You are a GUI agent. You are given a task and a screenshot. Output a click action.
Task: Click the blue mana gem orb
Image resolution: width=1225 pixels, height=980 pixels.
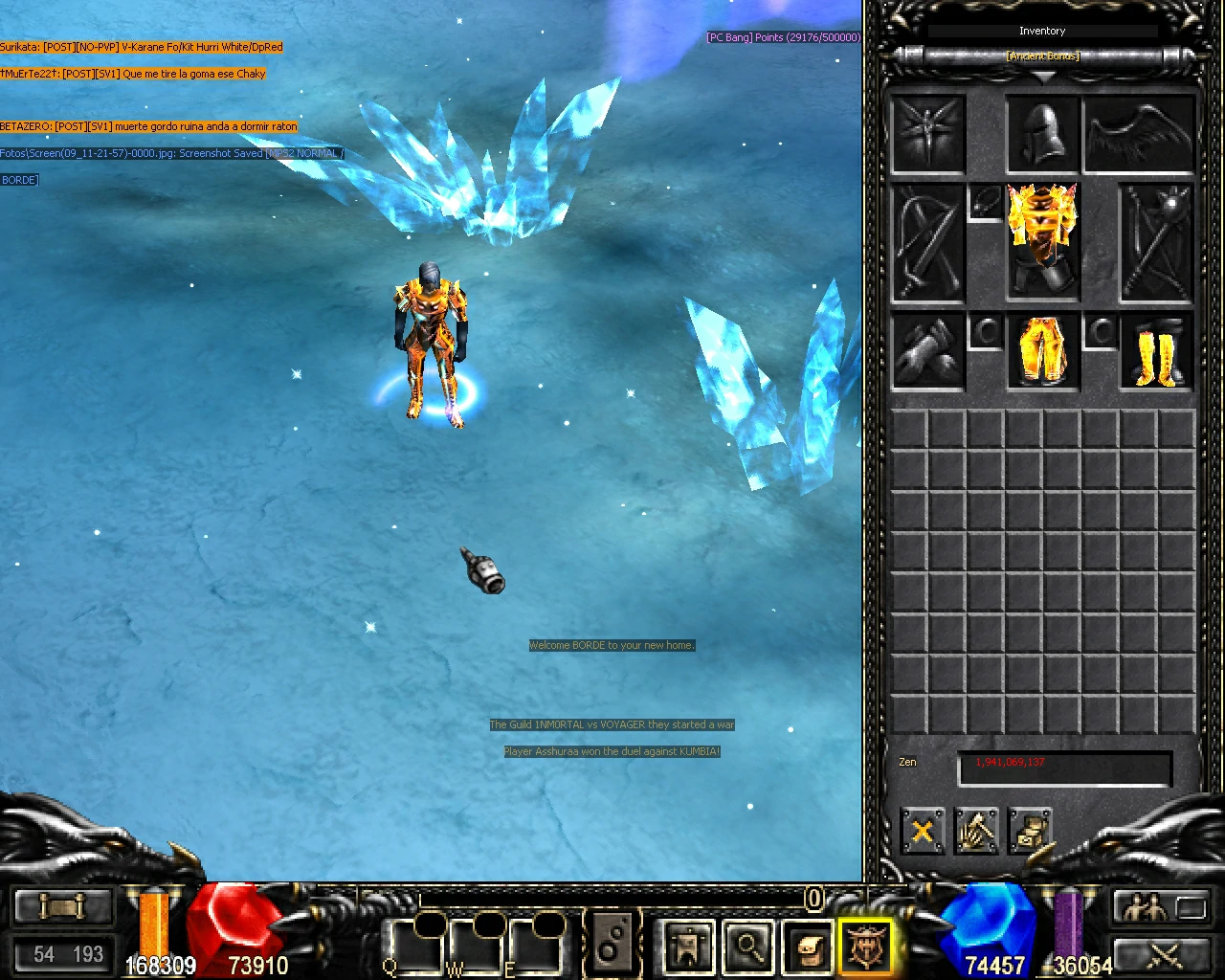(x=984, y=924)
